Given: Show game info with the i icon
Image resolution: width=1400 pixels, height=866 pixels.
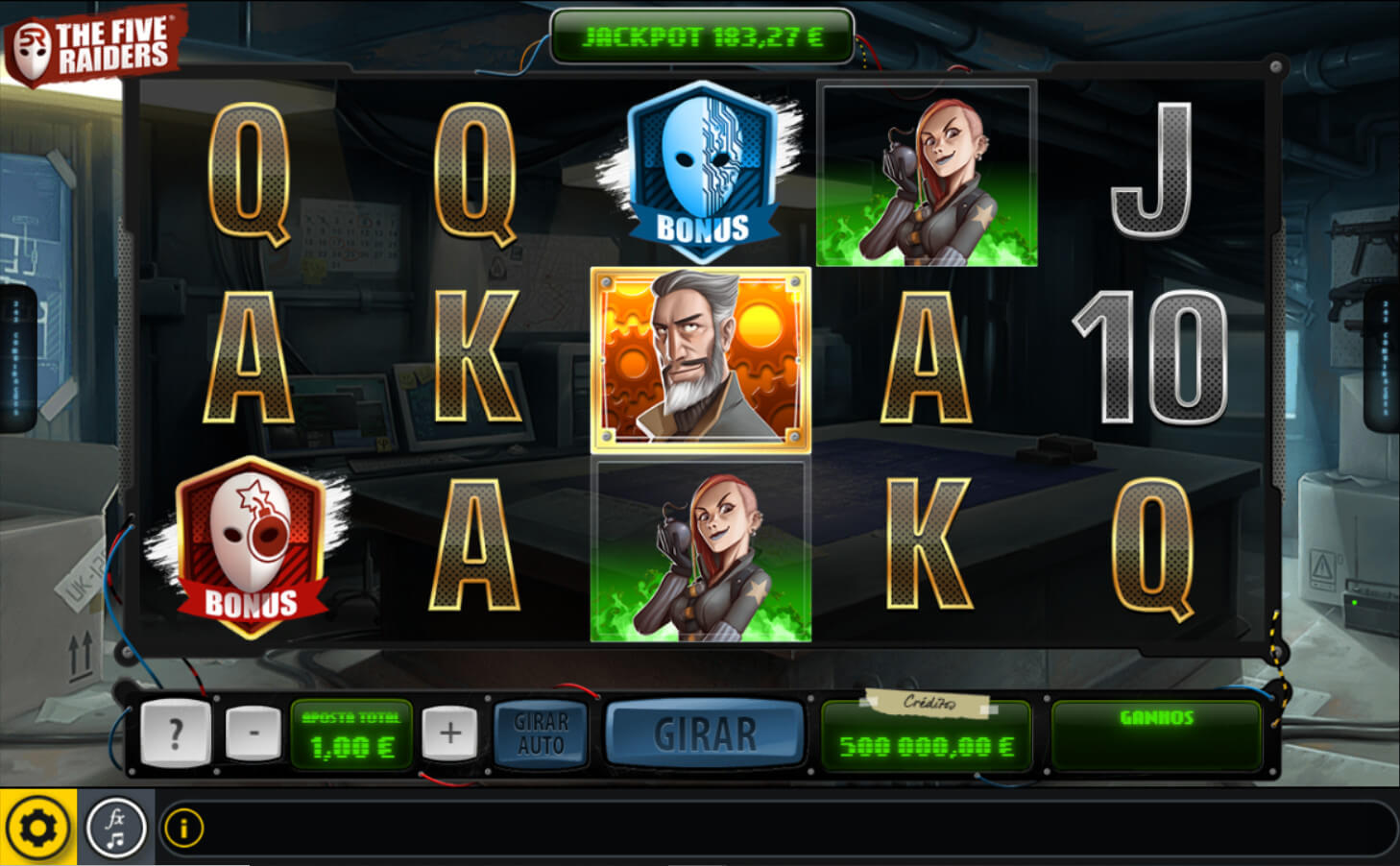Looking at the screenshot, I should tap(184, 828).
